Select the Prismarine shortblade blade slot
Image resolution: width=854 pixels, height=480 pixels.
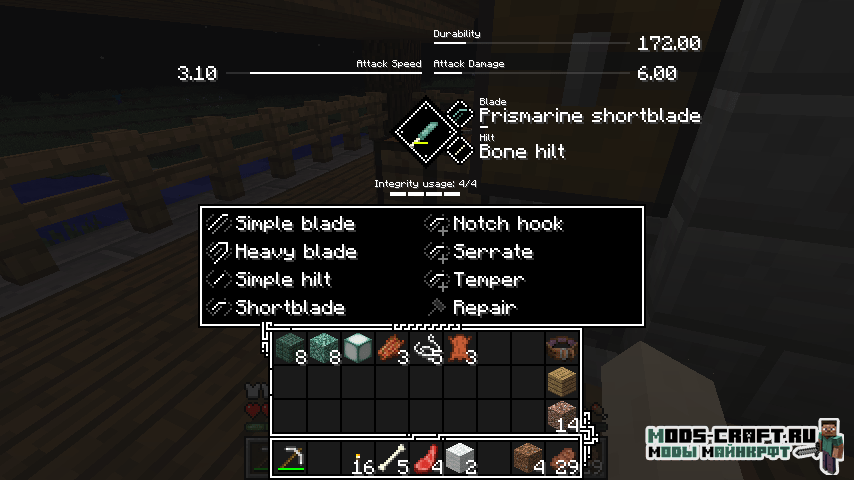pyautogui.click(x=459, y=115)
